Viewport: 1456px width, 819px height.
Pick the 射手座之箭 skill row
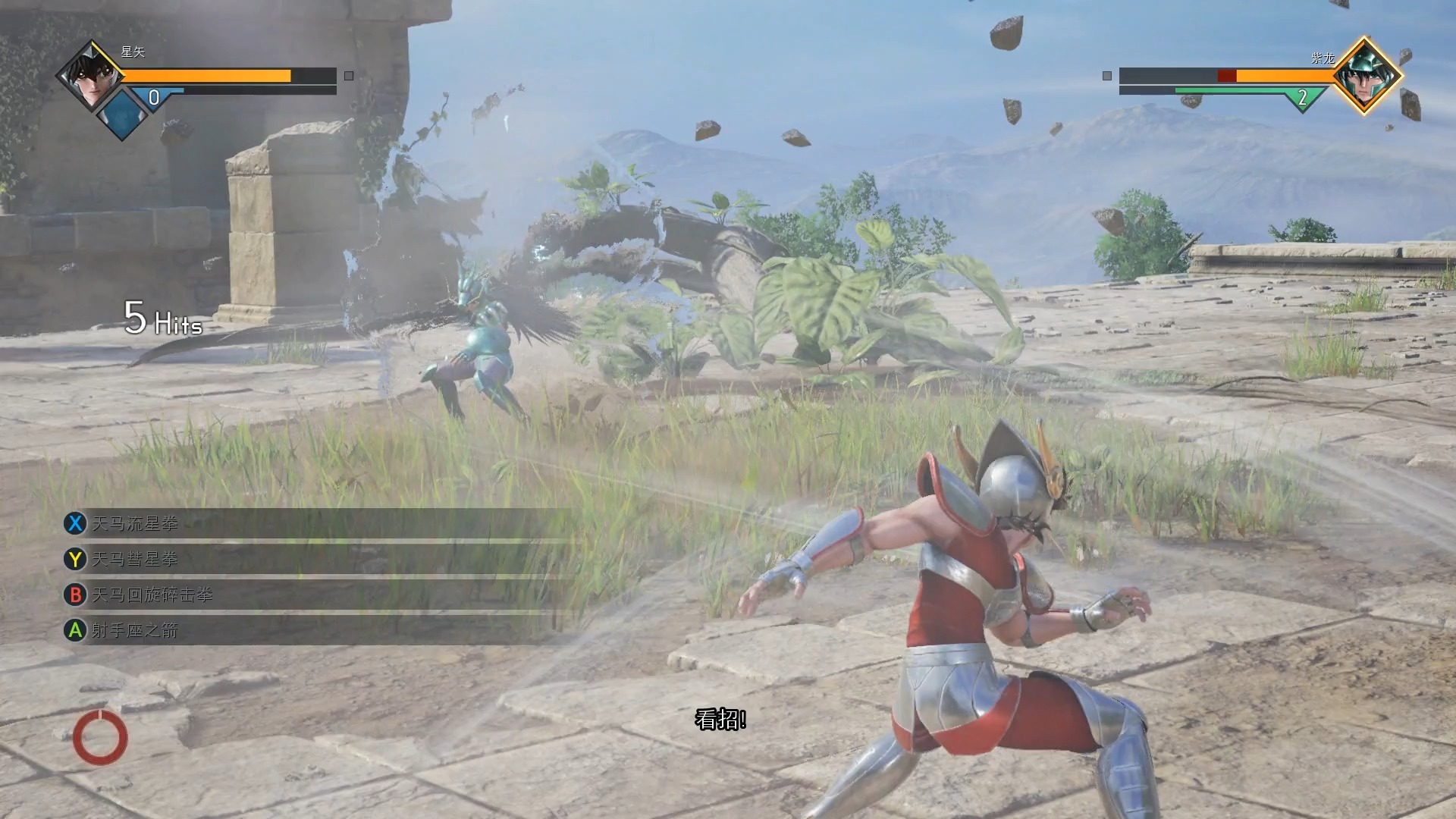point(135,630)
